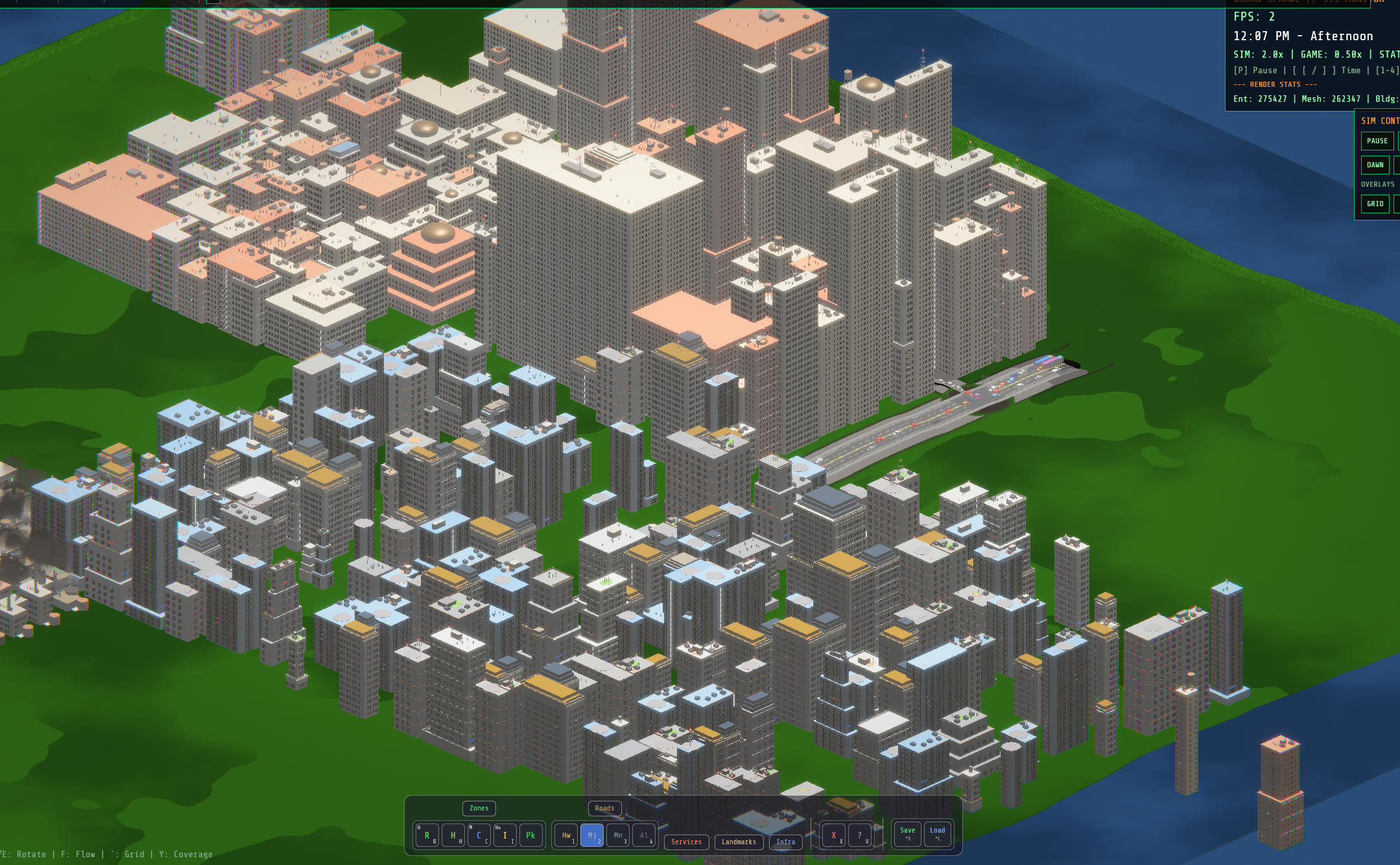Viewport: 1400px width, 865px height.
Task: Choose the I industrial zone tool
Action: click(x=504, y=836)
